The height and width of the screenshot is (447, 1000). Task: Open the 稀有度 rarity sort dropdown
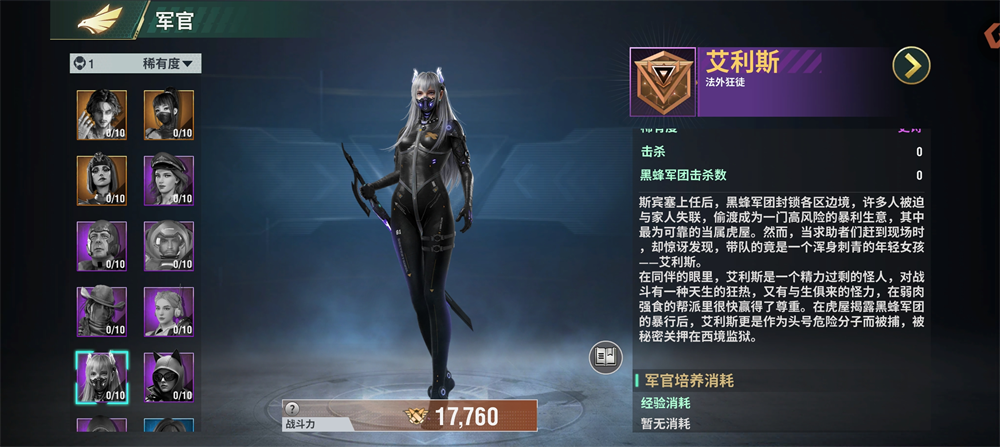pyautogui.click(x=171, y=64)
